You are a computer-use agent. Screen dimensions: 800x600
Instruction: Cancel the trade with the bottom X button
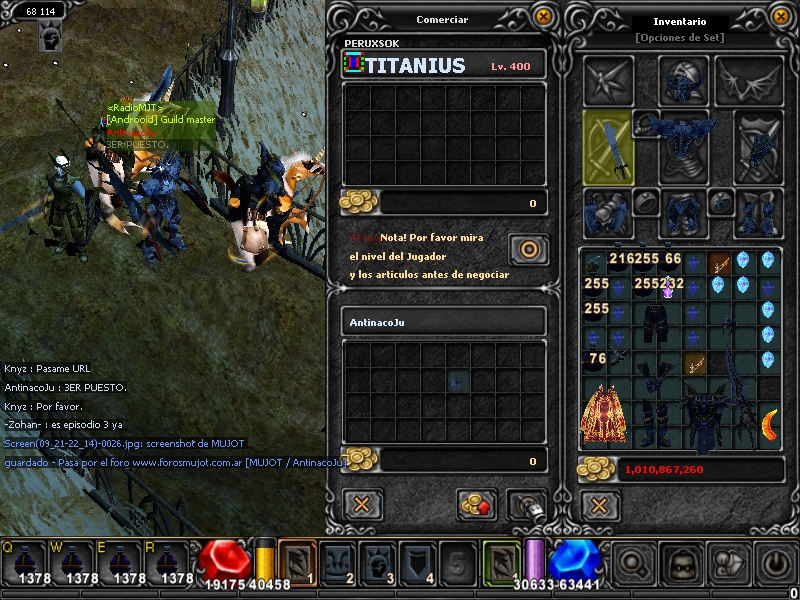point(363,504)
